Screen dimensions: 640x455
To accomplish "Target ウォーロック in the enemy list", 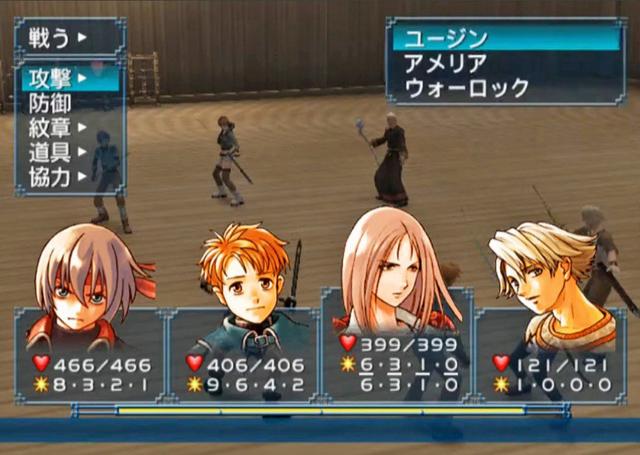I will point(466,88).
